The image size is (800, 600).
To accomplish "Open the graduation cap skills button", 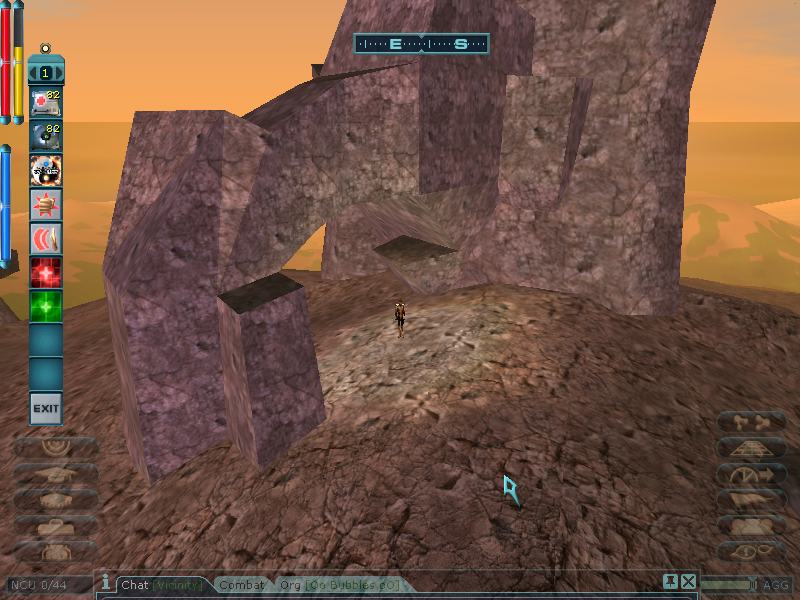I will coord(54,473).
